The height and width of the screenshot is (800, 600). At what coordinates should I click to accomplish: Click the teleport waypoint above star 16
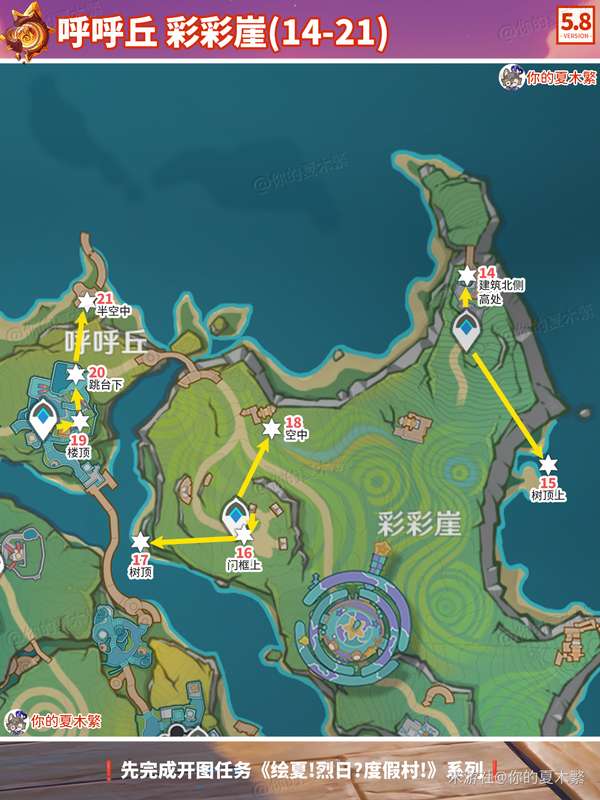pyautogui.click(x=235, y=516)
